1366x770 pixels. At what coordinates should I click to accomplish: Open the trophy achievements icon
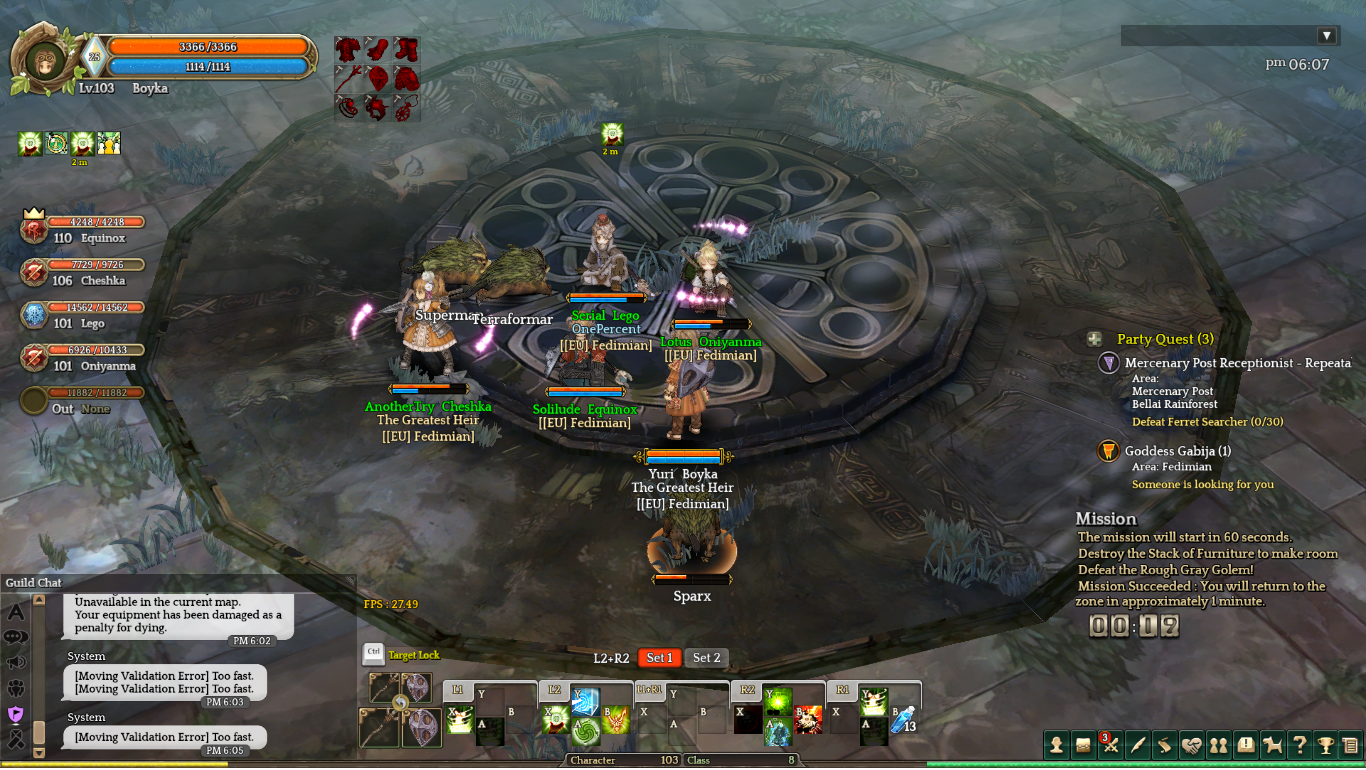tap(1326, 744)
